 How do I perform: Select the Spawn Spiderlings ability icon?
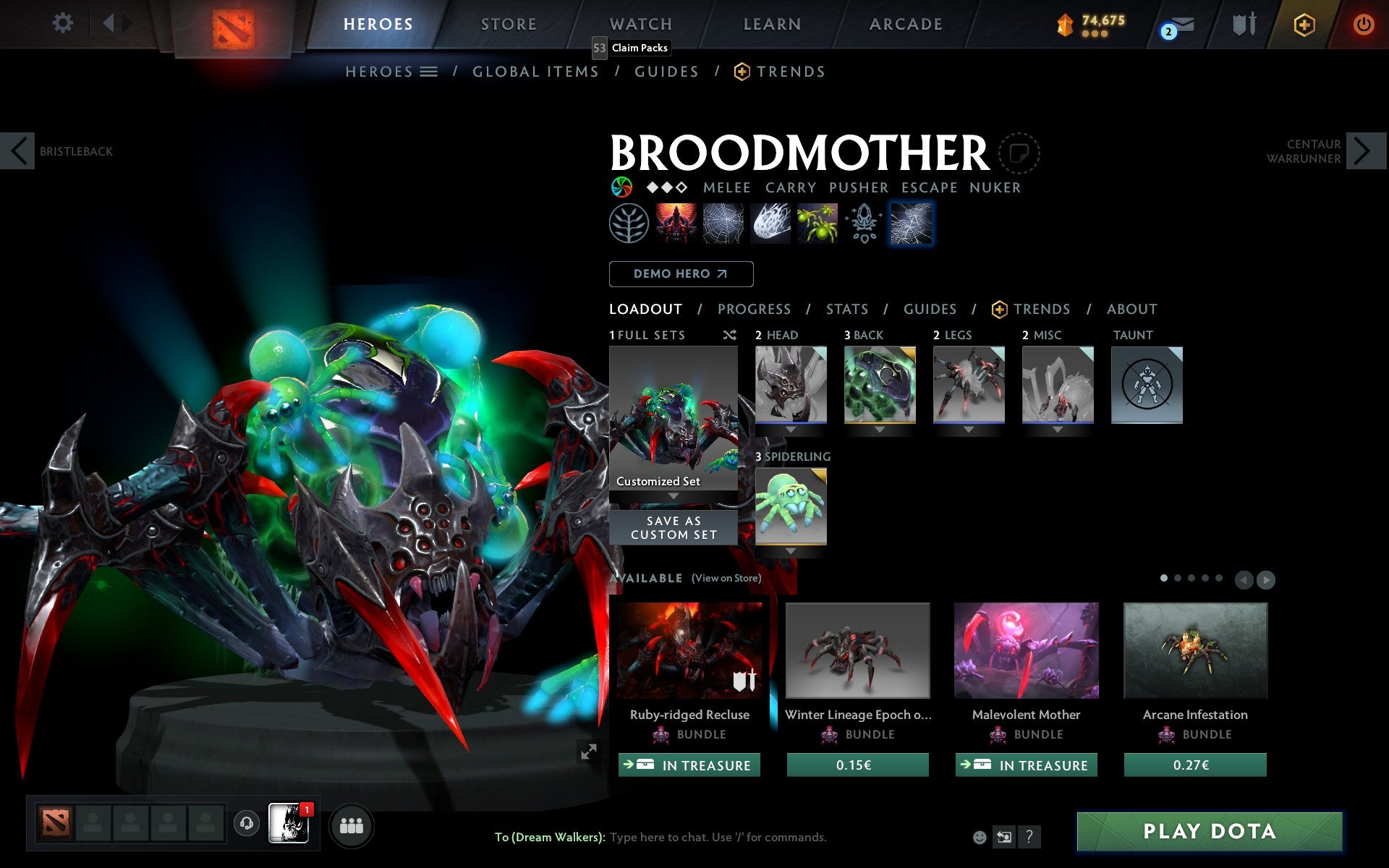coord(816,224)
